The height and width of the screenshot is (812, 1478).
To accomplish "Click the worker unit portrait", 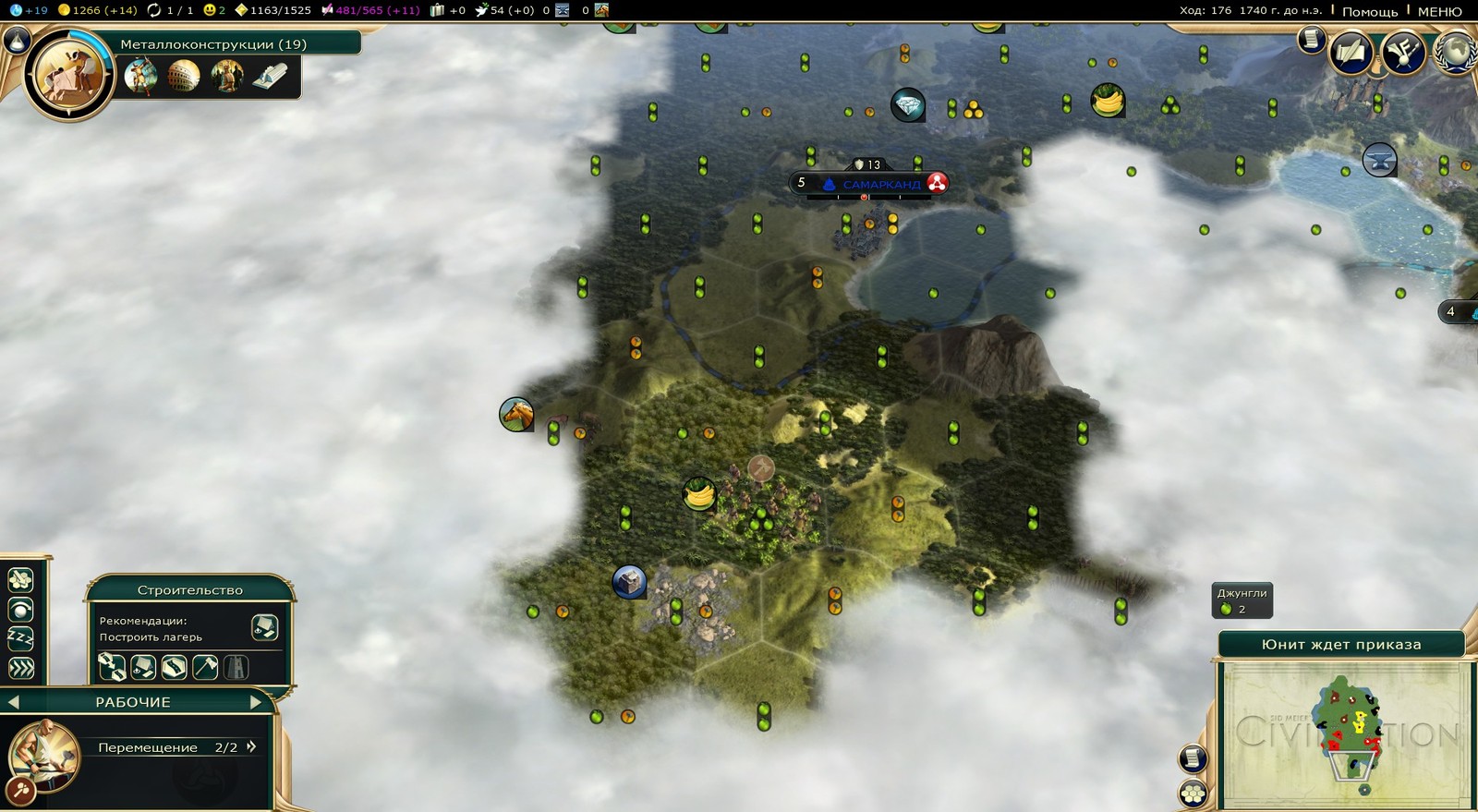I will (x=44, y=755).
